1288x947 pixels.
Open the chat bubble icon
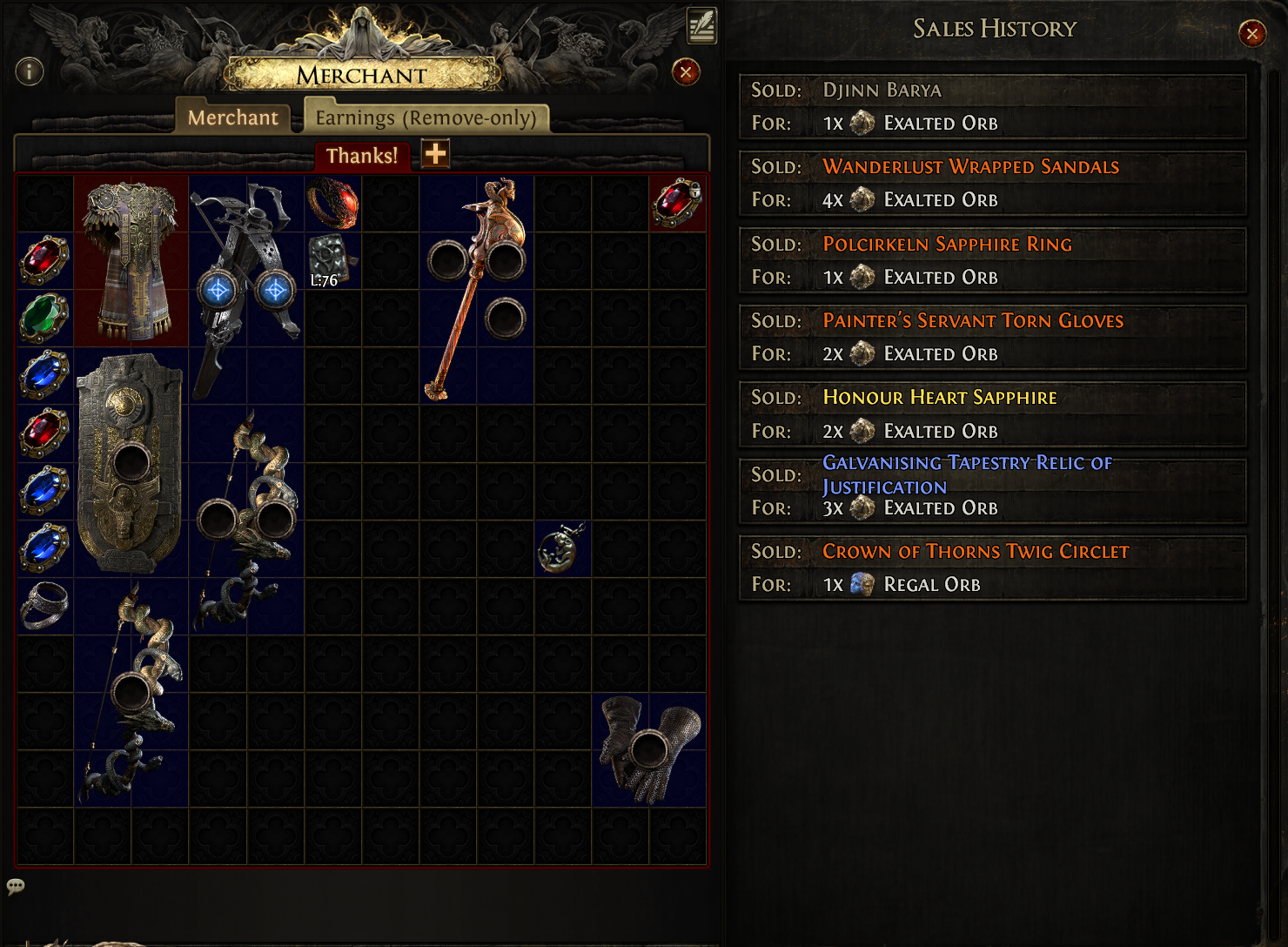16,887
